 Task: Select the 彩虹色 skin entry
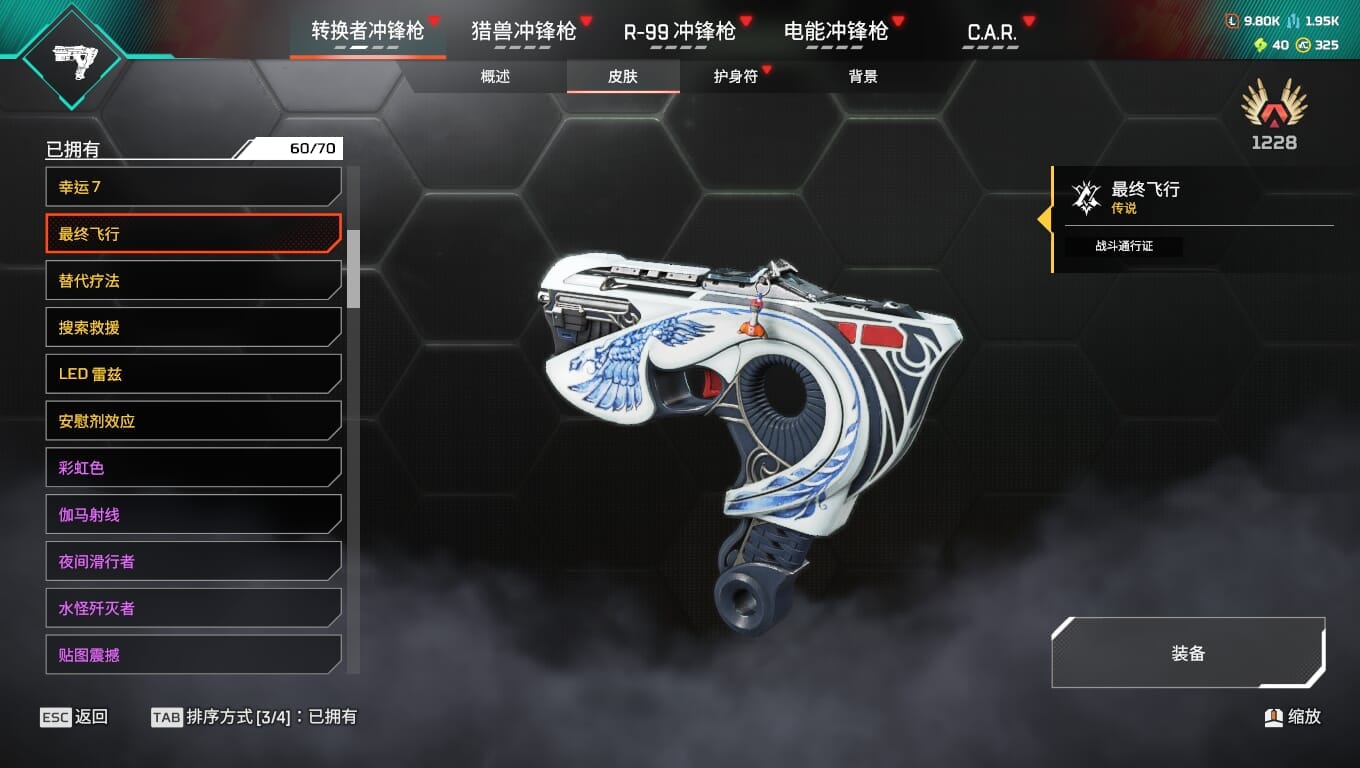click(193, 467)
